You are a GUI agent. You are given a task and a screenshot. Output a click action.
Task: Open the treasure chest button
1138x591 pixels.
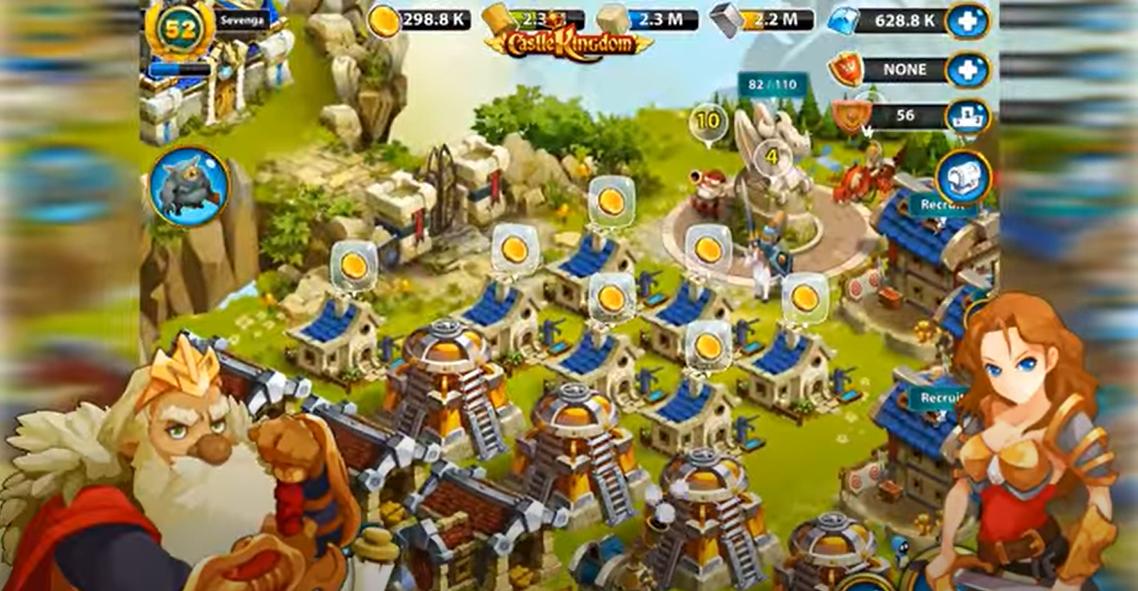point(964,177)
